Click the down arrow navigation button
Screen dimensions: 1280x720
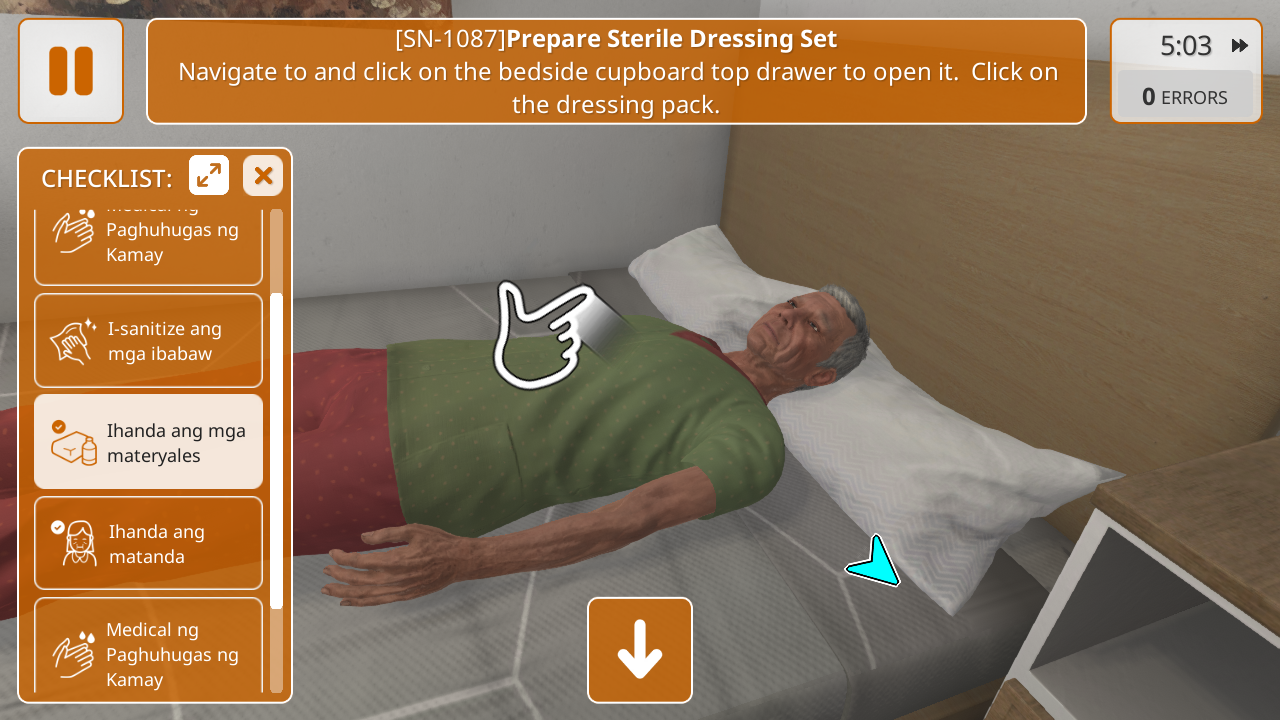[x=640, y=650]
